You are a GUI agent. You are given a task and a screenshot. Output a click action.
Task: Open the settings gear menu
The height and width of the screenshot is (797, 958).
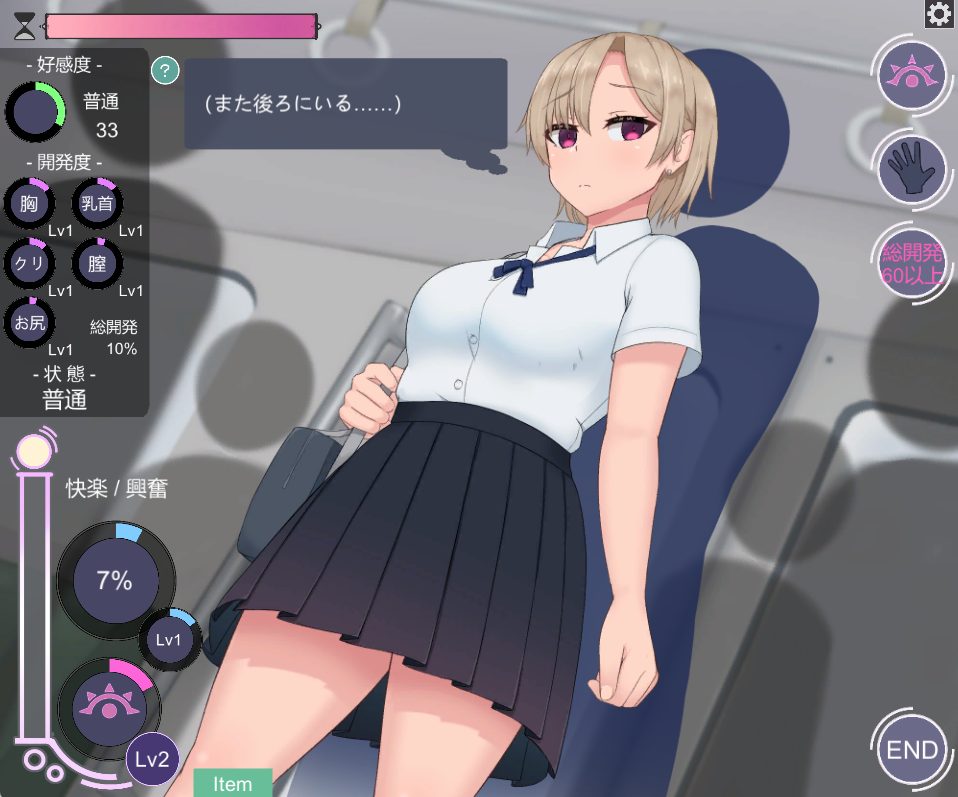939,14
